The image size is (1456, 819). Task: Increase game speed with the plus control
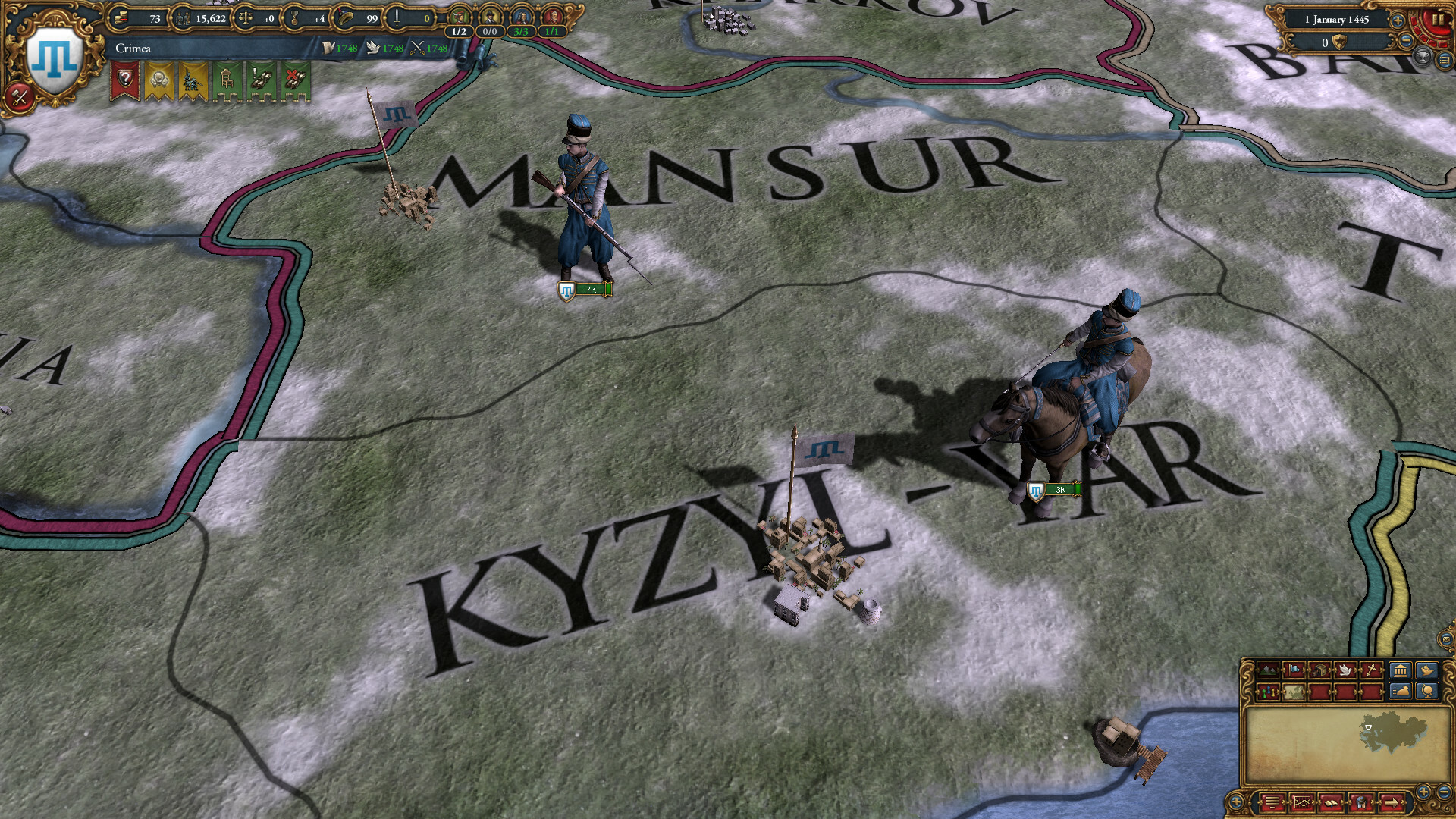coord(1398,20)
